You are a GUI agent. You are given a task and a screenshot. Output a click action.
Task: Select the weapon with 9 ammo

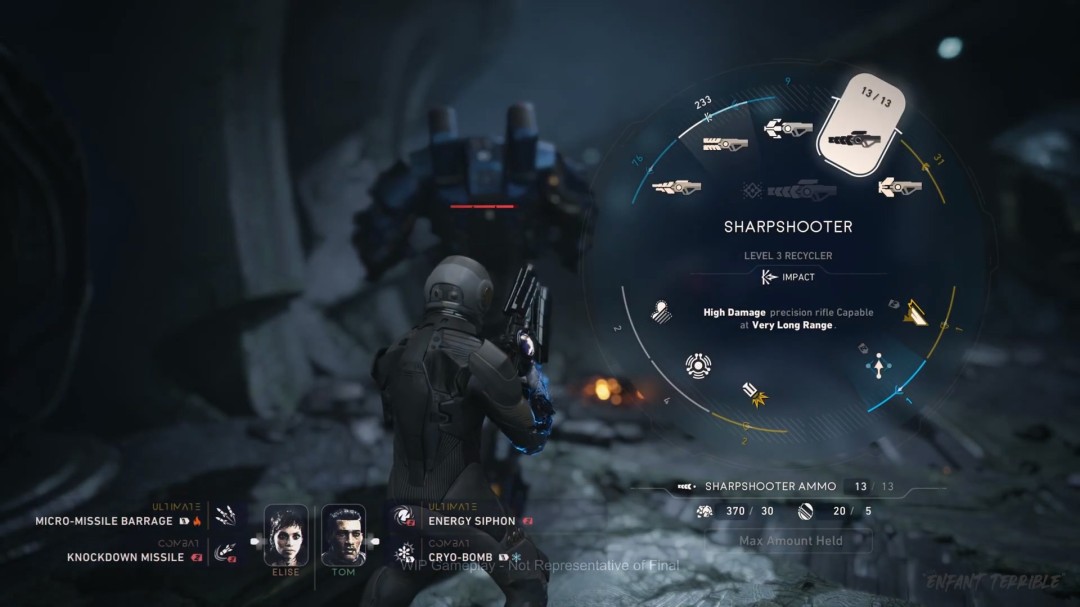[788, 128]
